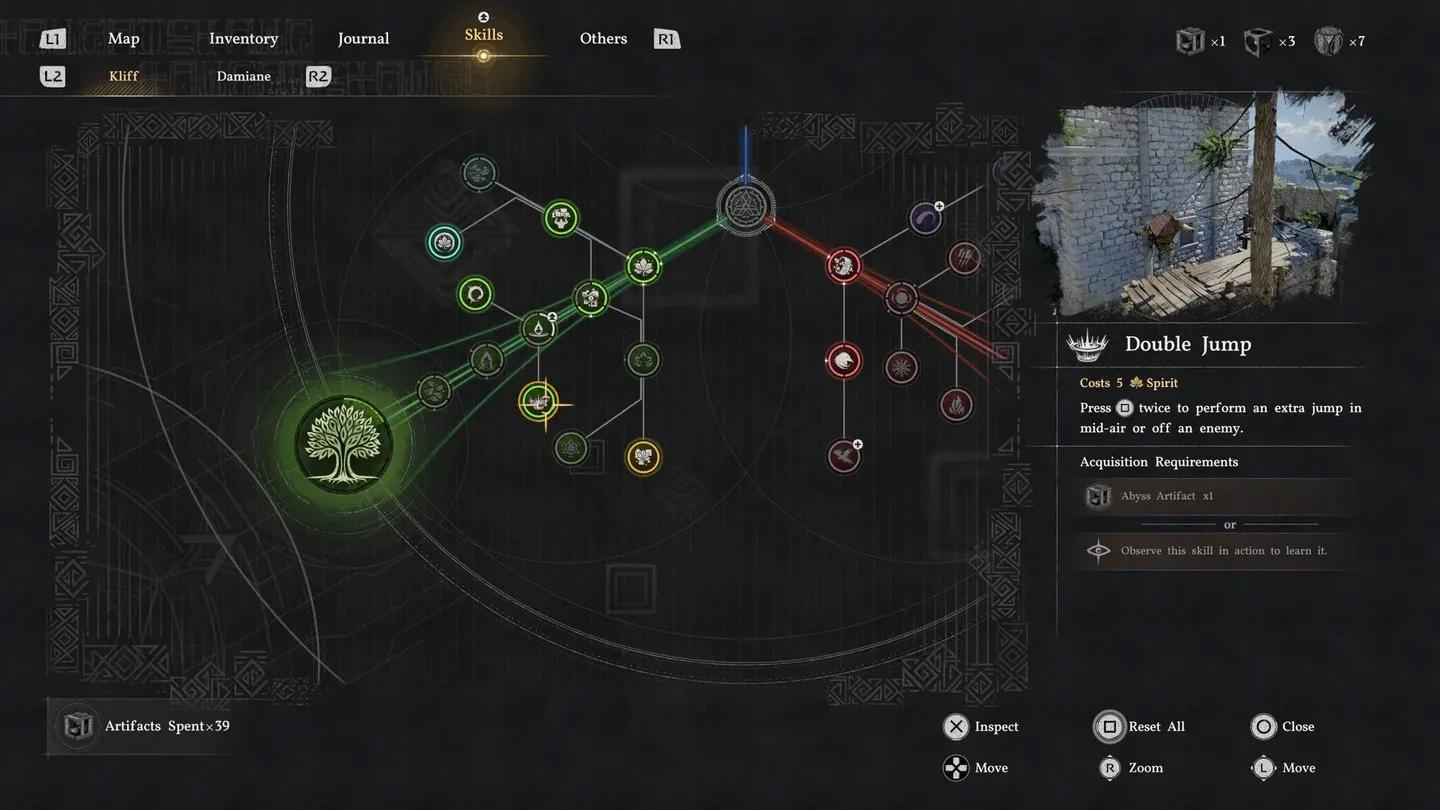1440x810 pixels.
Task: Expand the purple skill node with plus badge
Action: coord(925,217)
